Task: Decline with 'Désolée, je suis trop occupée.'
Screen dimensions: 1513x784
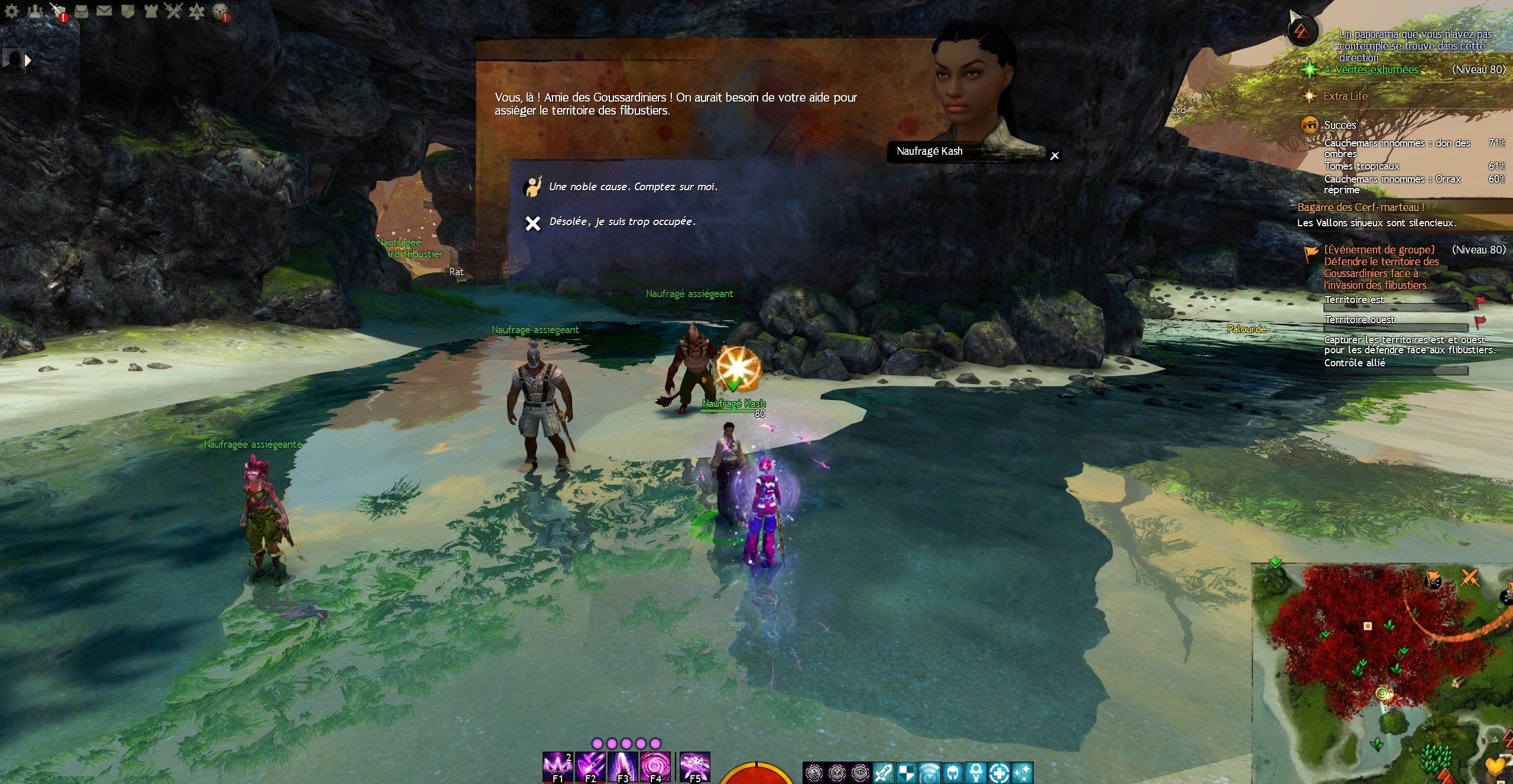Action: [622, 222]
